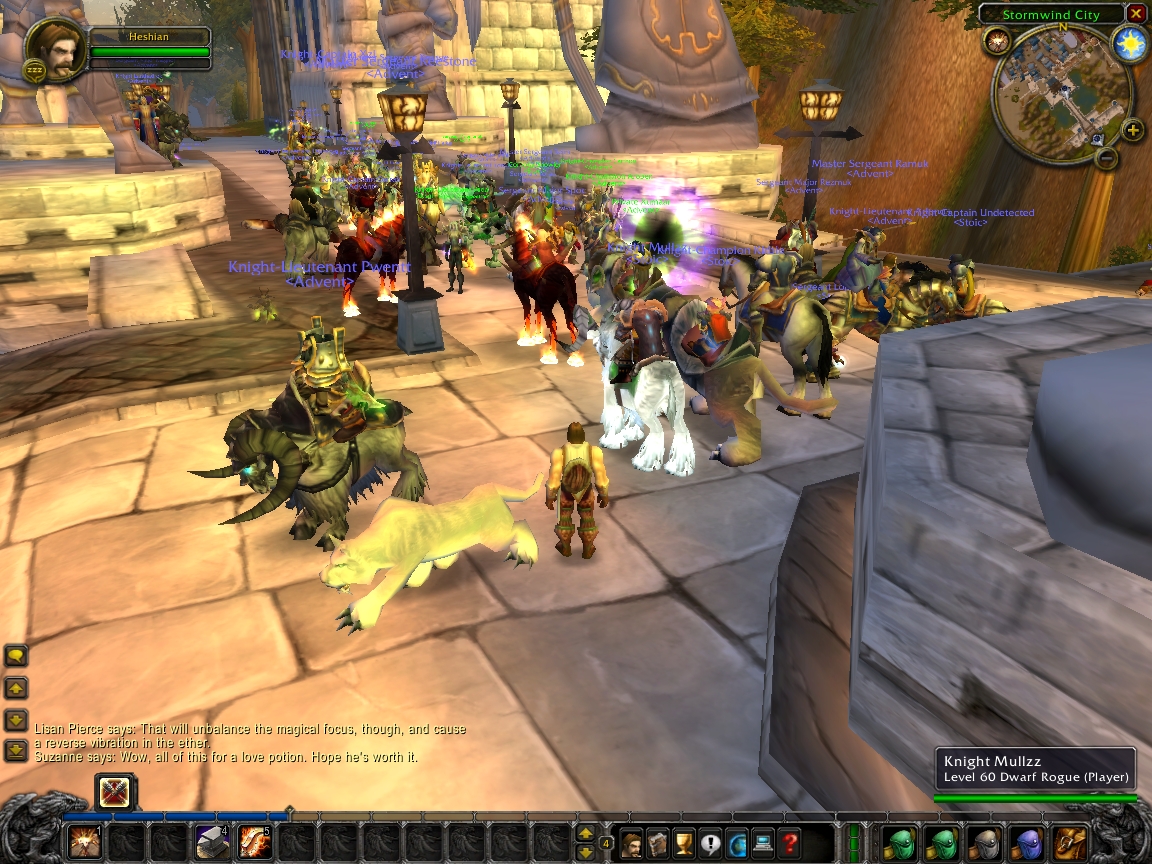The image size is (1152, 864).
Task: Toggle the tracking icon beside the minimap
Action: (996, 41)
